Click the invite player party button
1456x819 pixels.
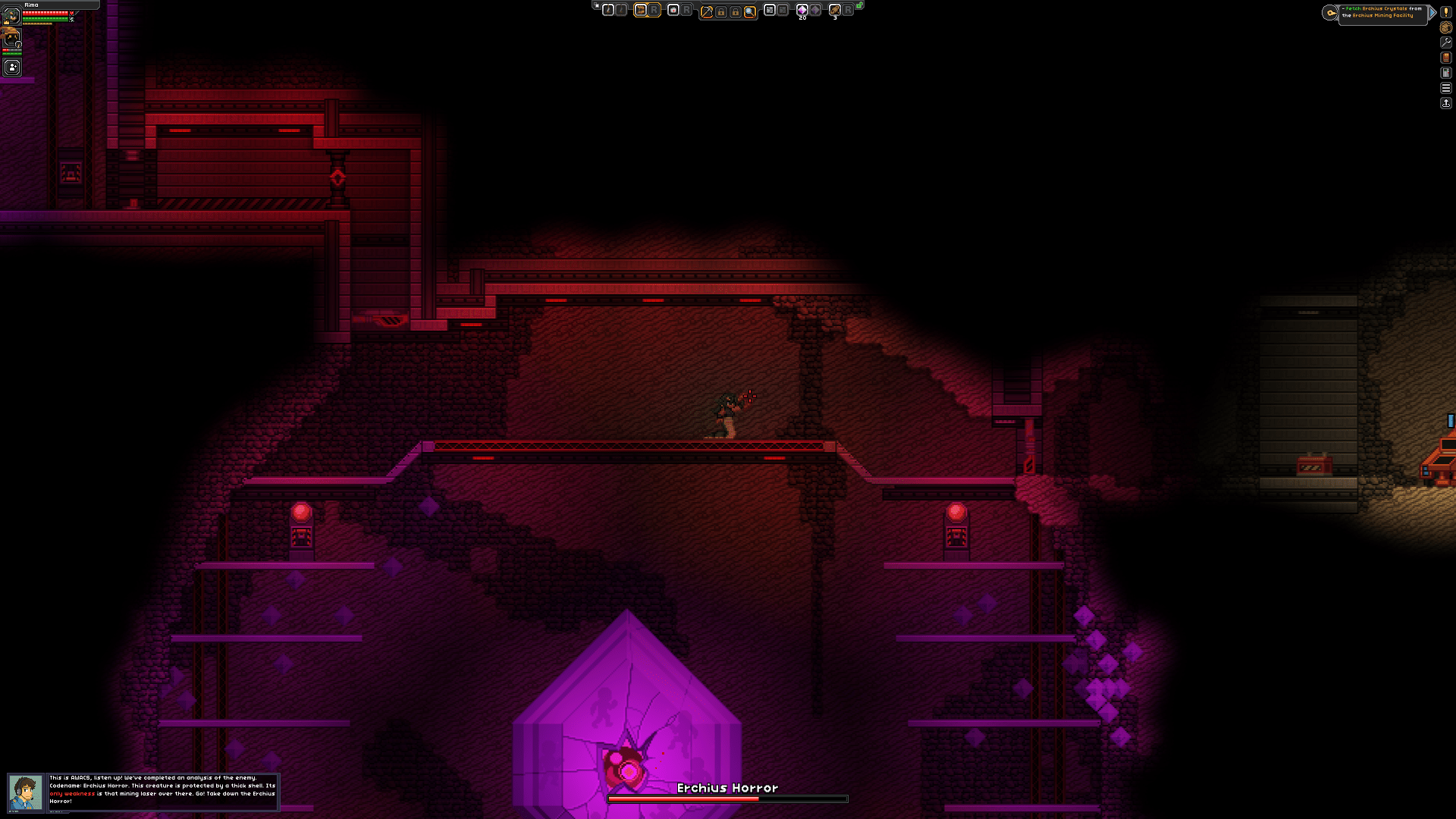[12, 67]
